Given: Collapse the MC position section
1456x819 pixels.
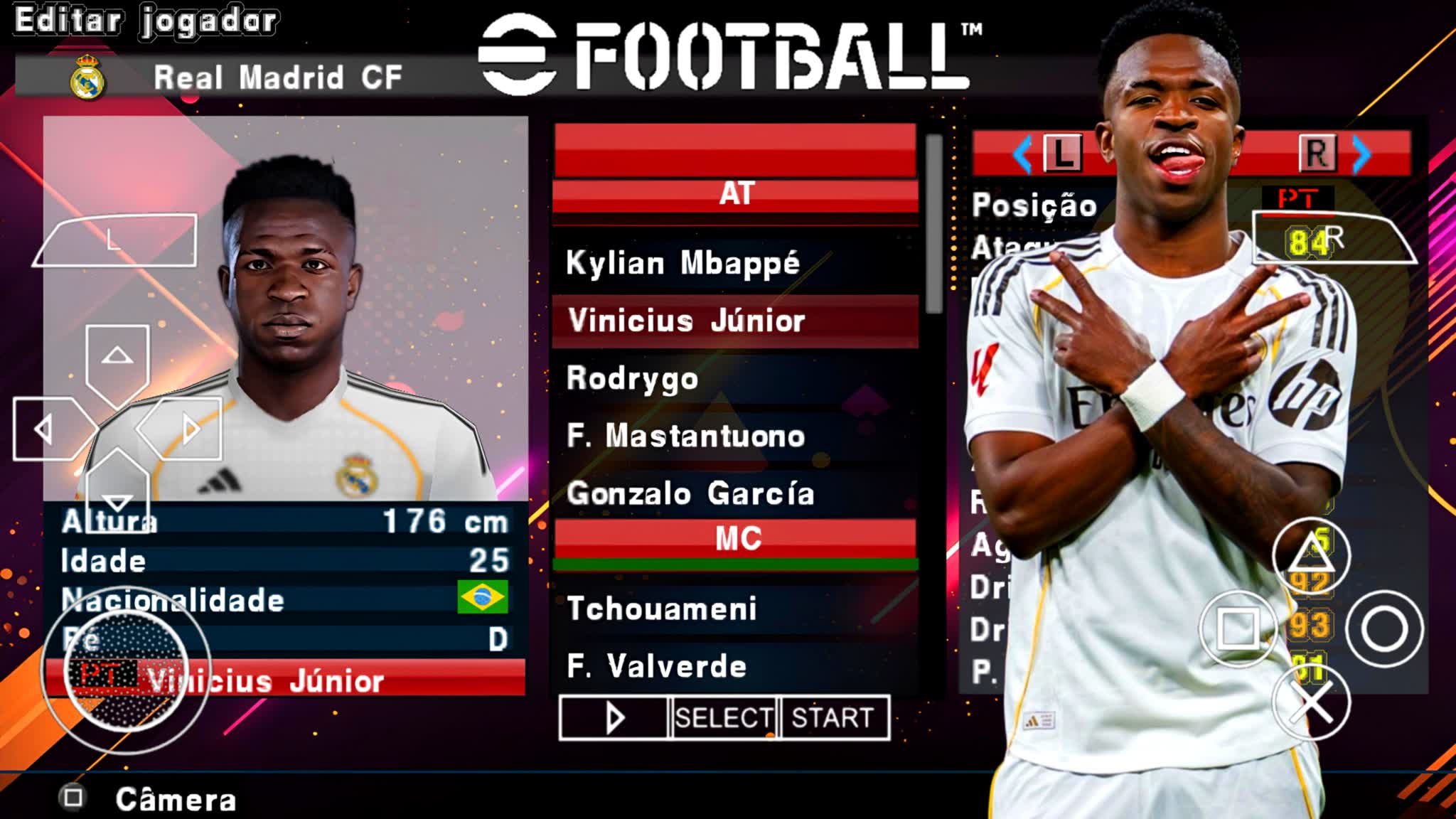Looking at the screenshot, I should [x=736, y=537].
